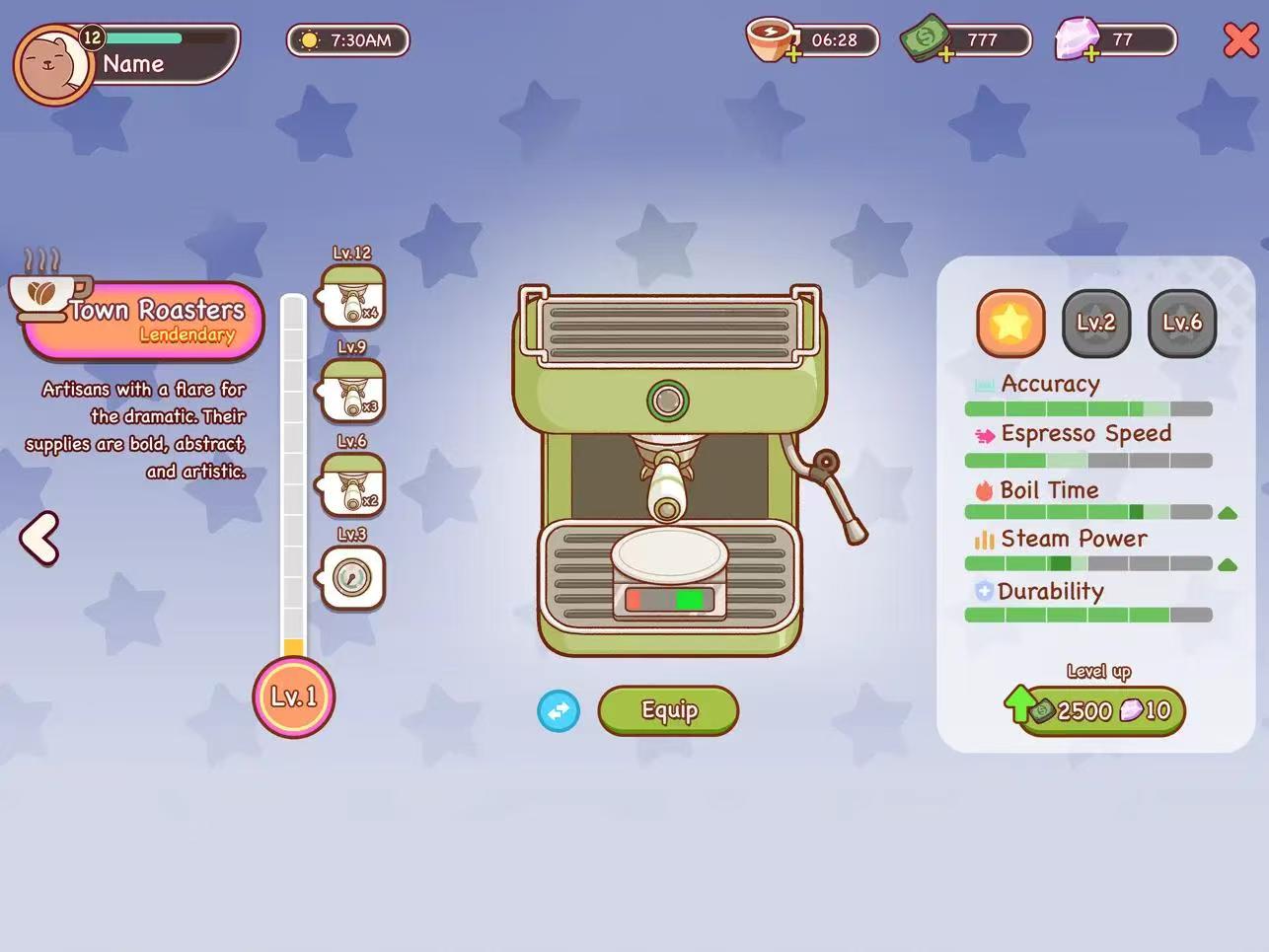
Task: Select the locked Lv.6 tier tab
Action: point(1181,323)
